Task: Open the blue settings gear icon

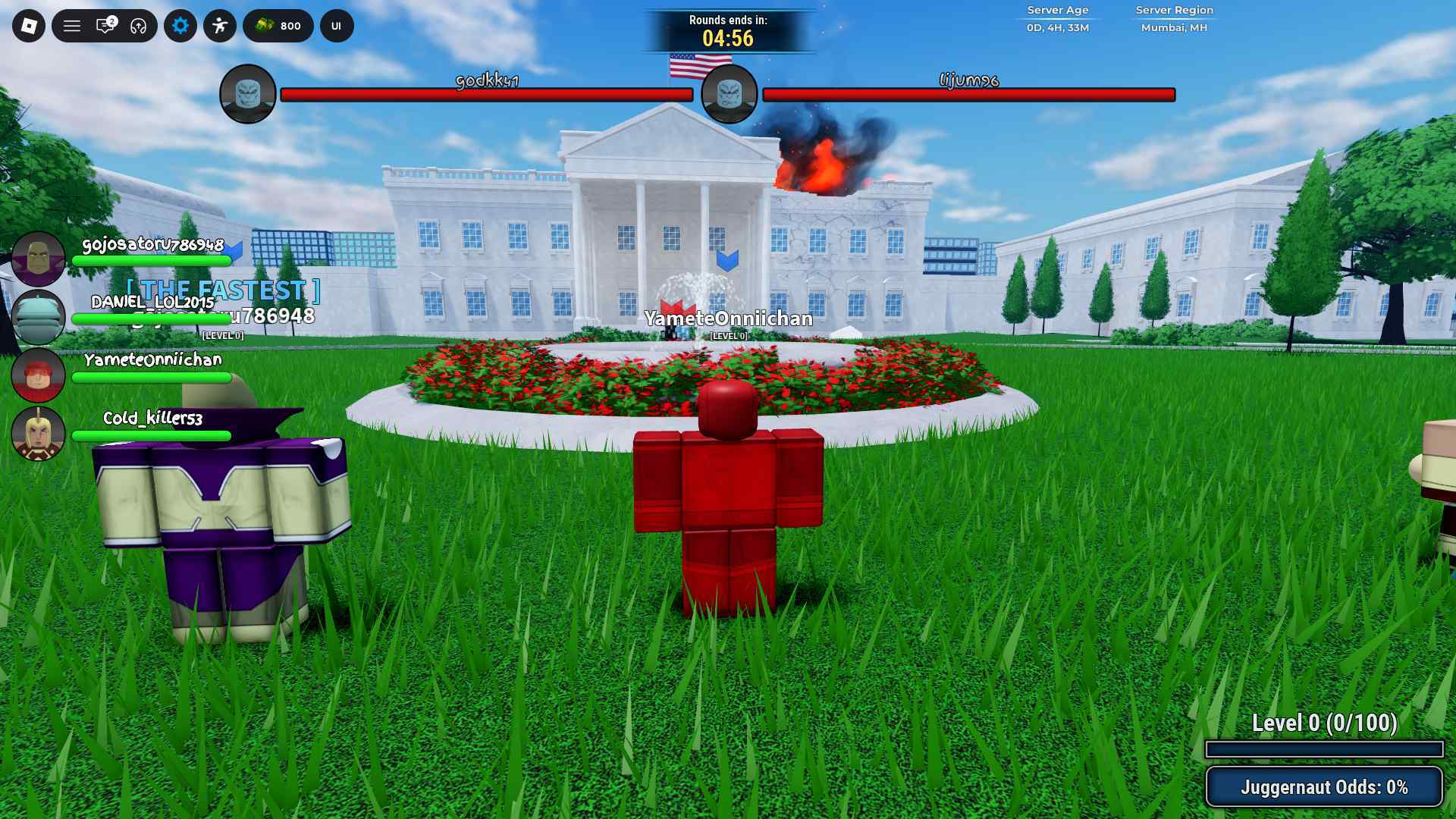Action: coord(180,25)
